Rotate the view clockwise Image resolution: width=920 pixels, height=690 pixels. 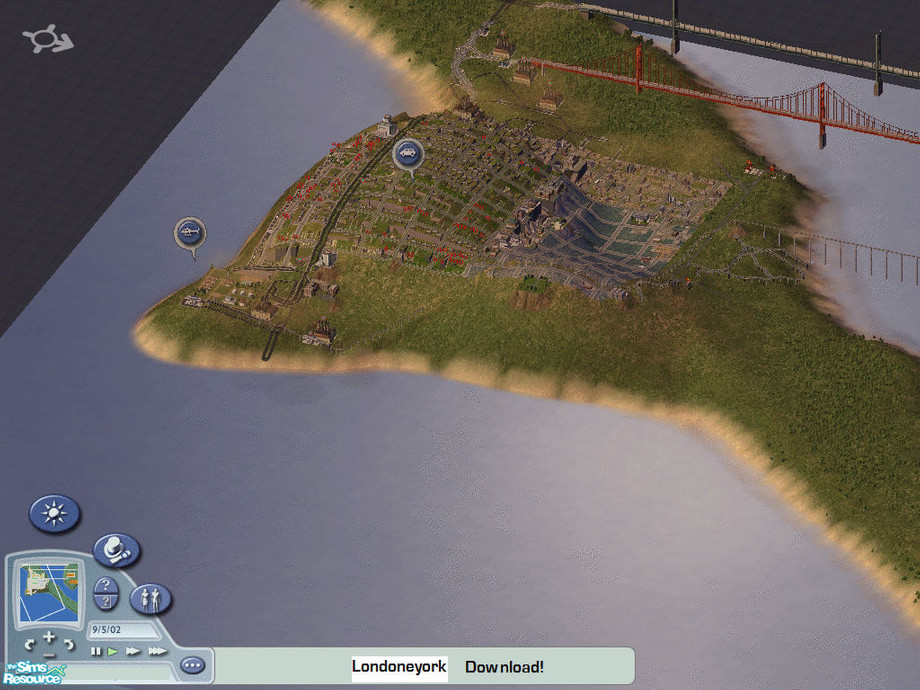[x=68, y=642]
